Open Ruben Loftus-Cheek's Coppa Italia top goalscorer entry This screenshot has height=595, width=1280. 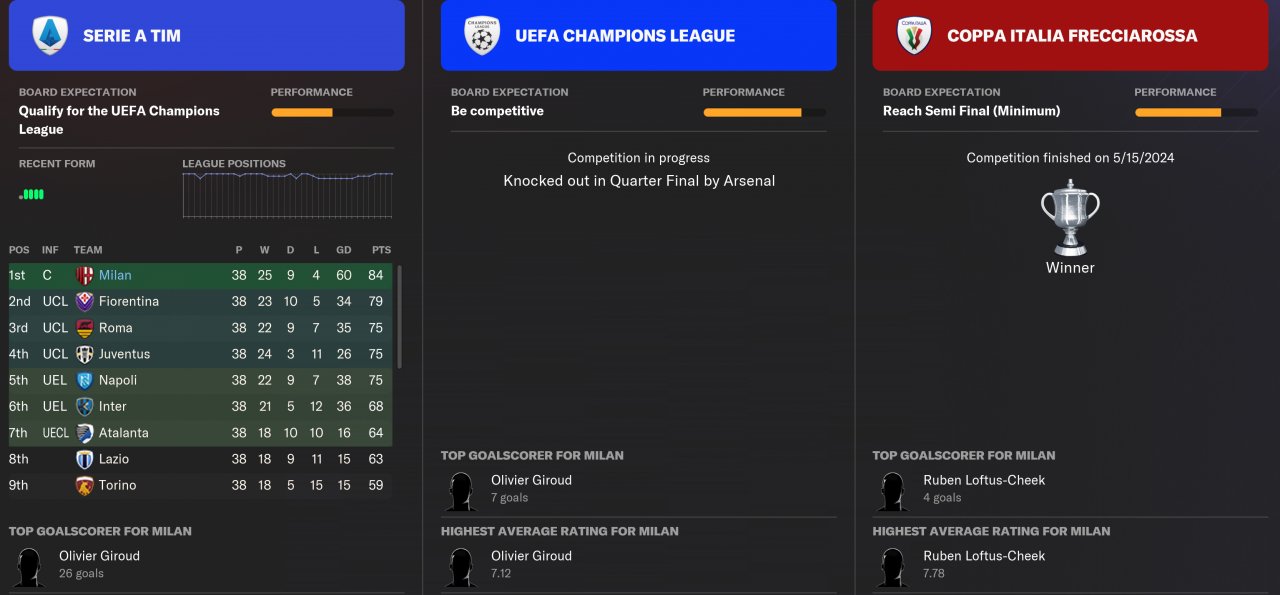point(983,480)
